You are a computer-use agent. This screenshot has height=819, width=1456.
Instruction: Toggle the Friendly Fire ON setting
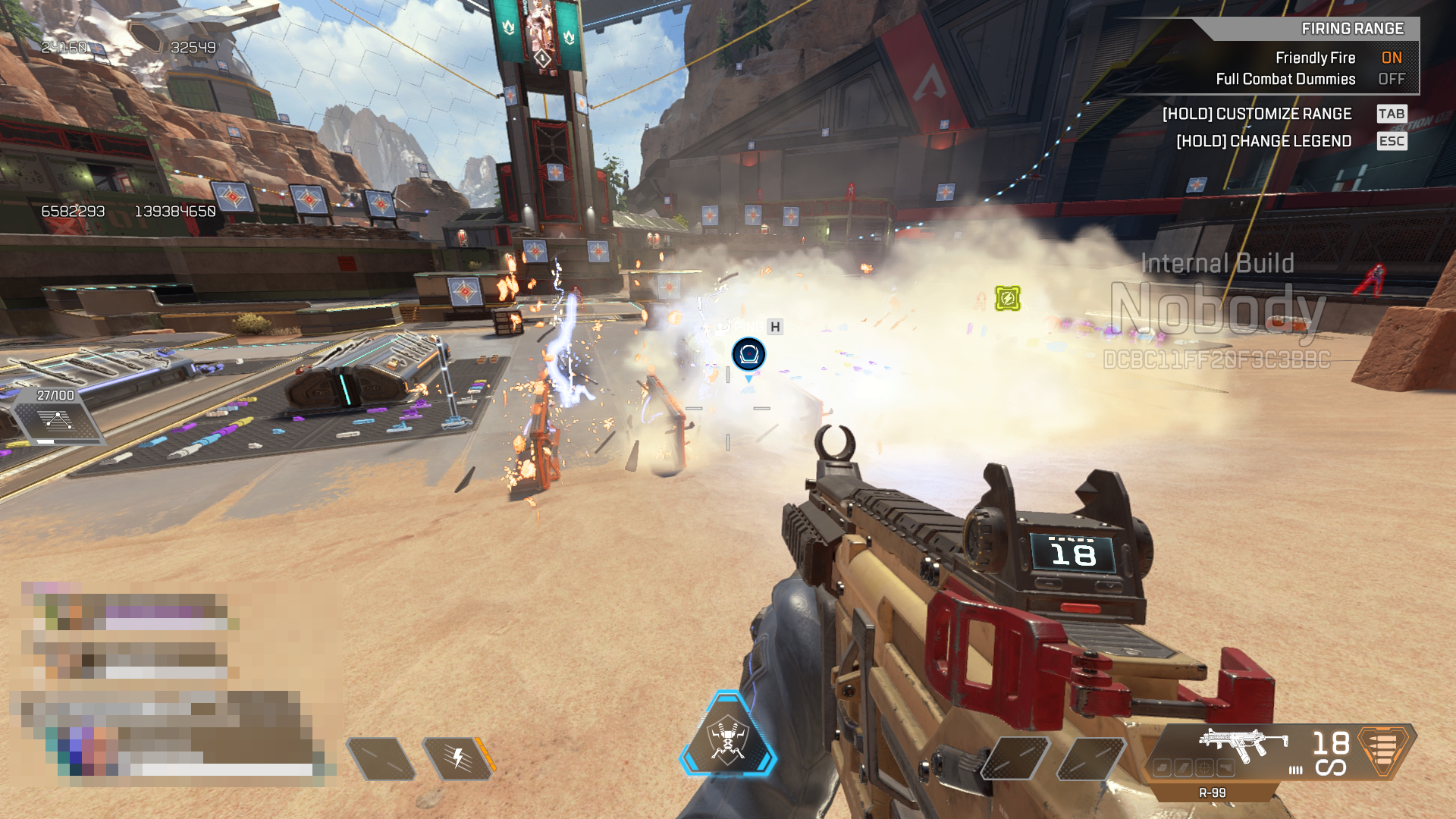coord(1391,58)
